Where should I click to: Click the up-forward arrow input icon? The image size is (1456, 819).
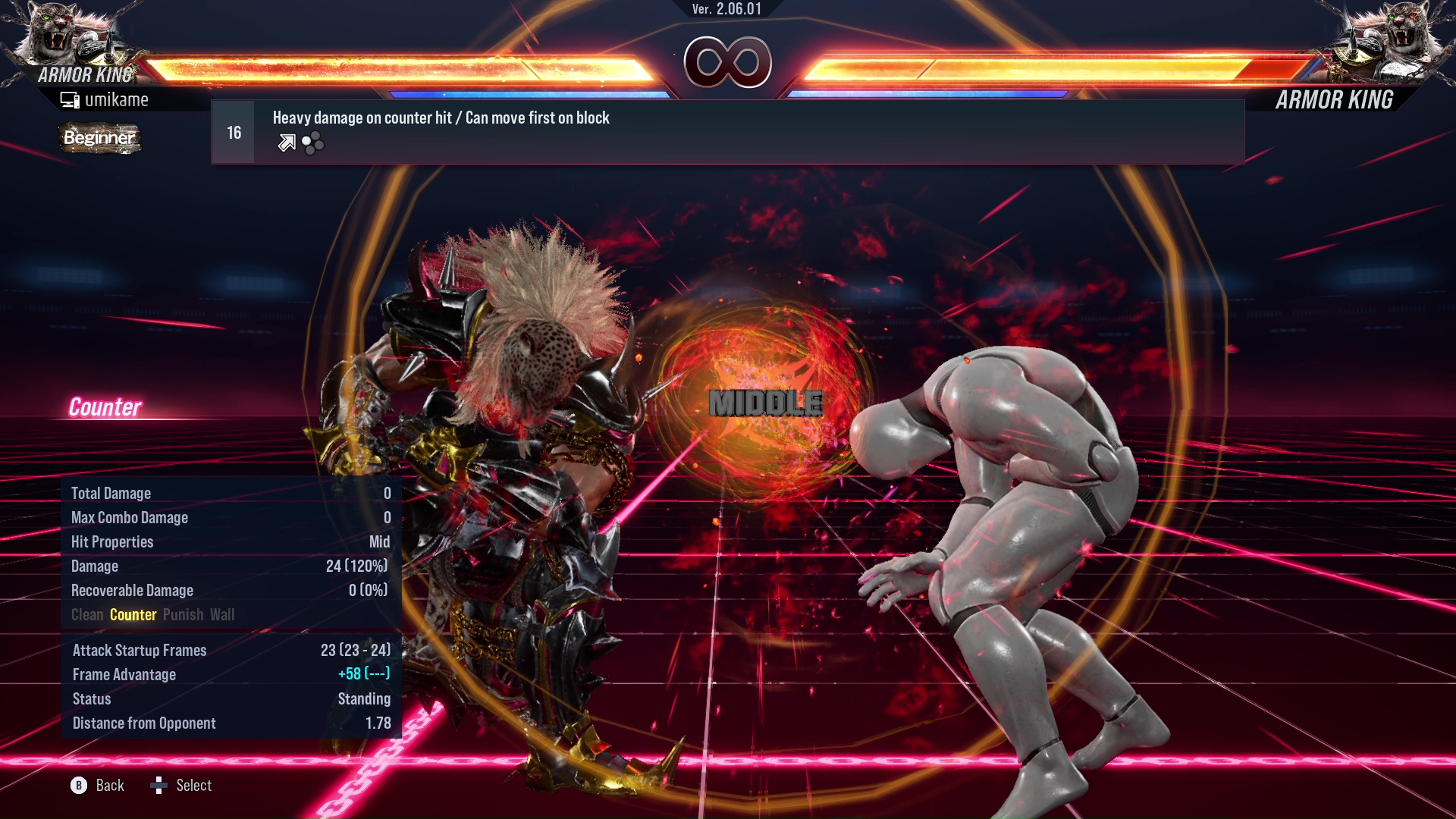coord(286,142)
